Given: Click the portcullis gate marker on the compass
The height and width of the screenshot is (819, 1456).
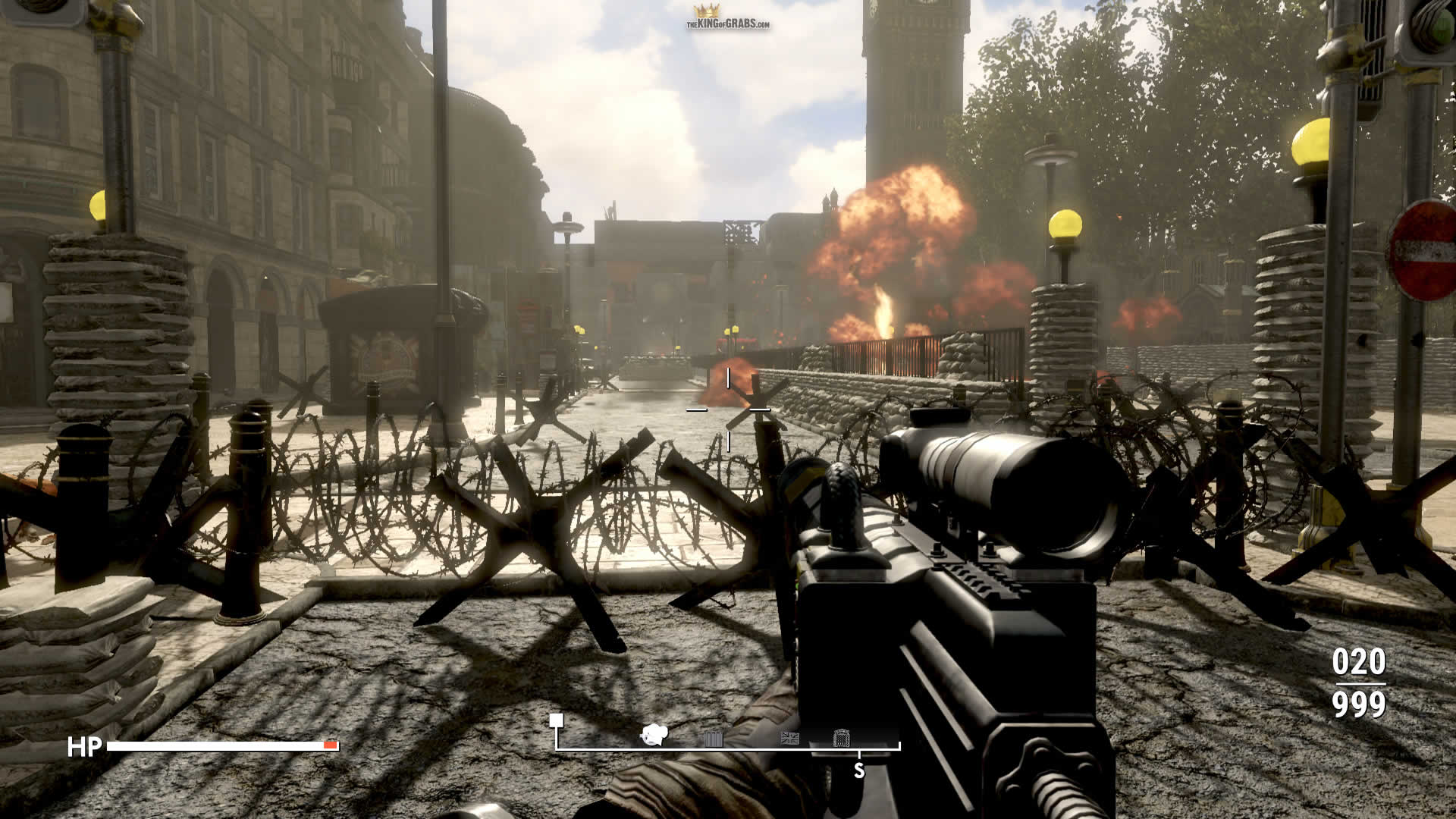Looking at the screenshot, I should tap(841, 738).
